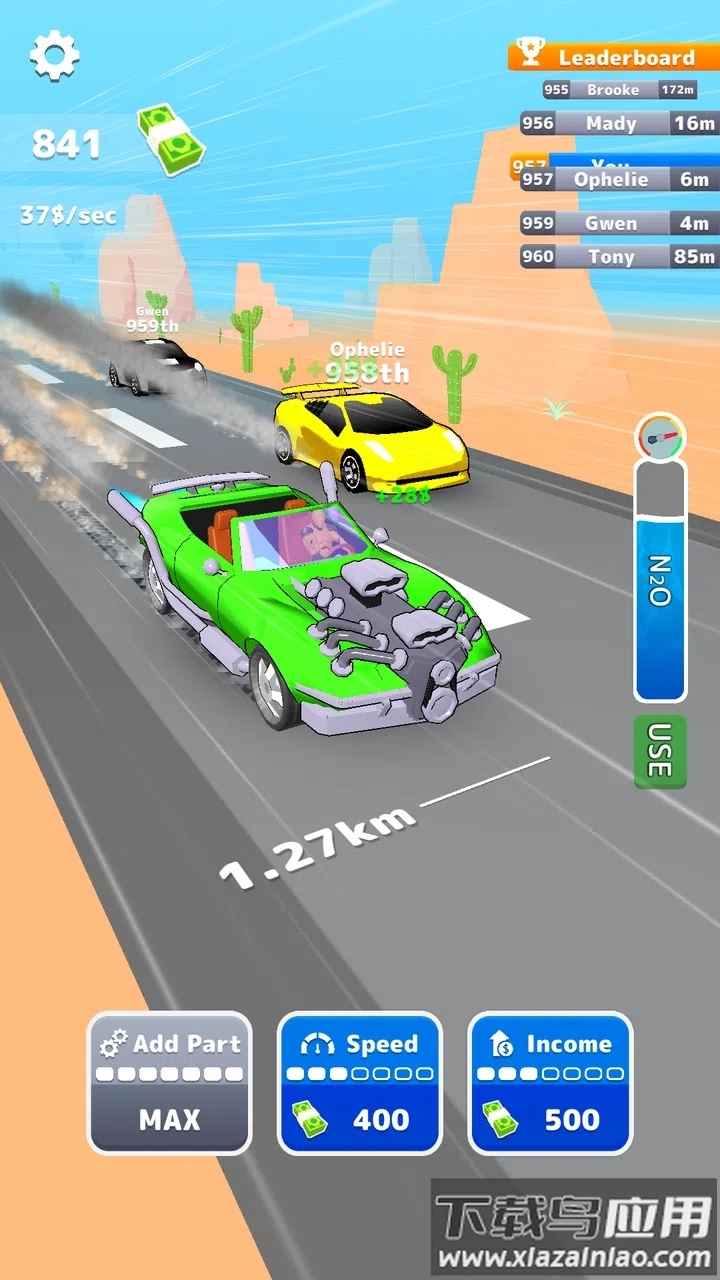Click Brooke's leaderboard entry
The height and width of the screenshot is (1280, 720).
619,90
